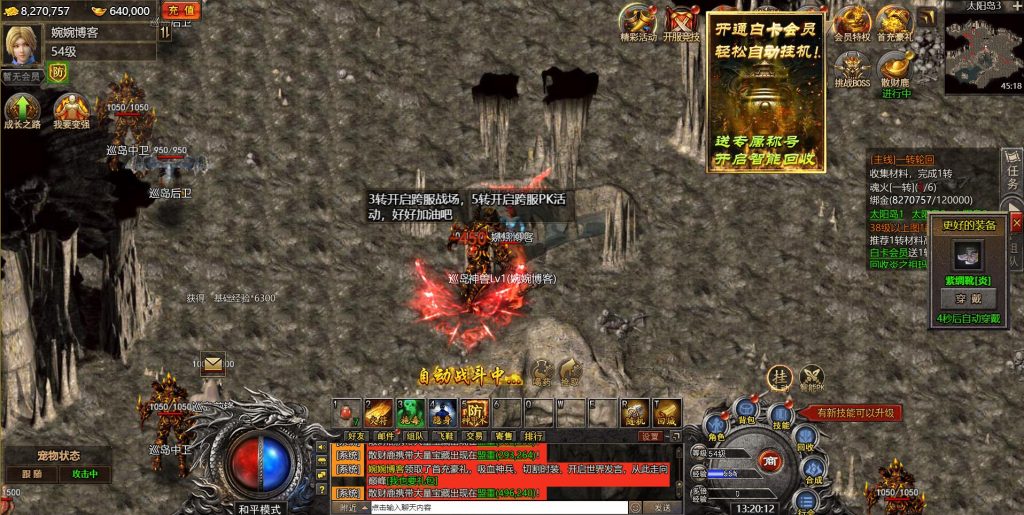Click the chat text input field
This screenshot has height=515, width=1024.
click(x=498, y=507)
